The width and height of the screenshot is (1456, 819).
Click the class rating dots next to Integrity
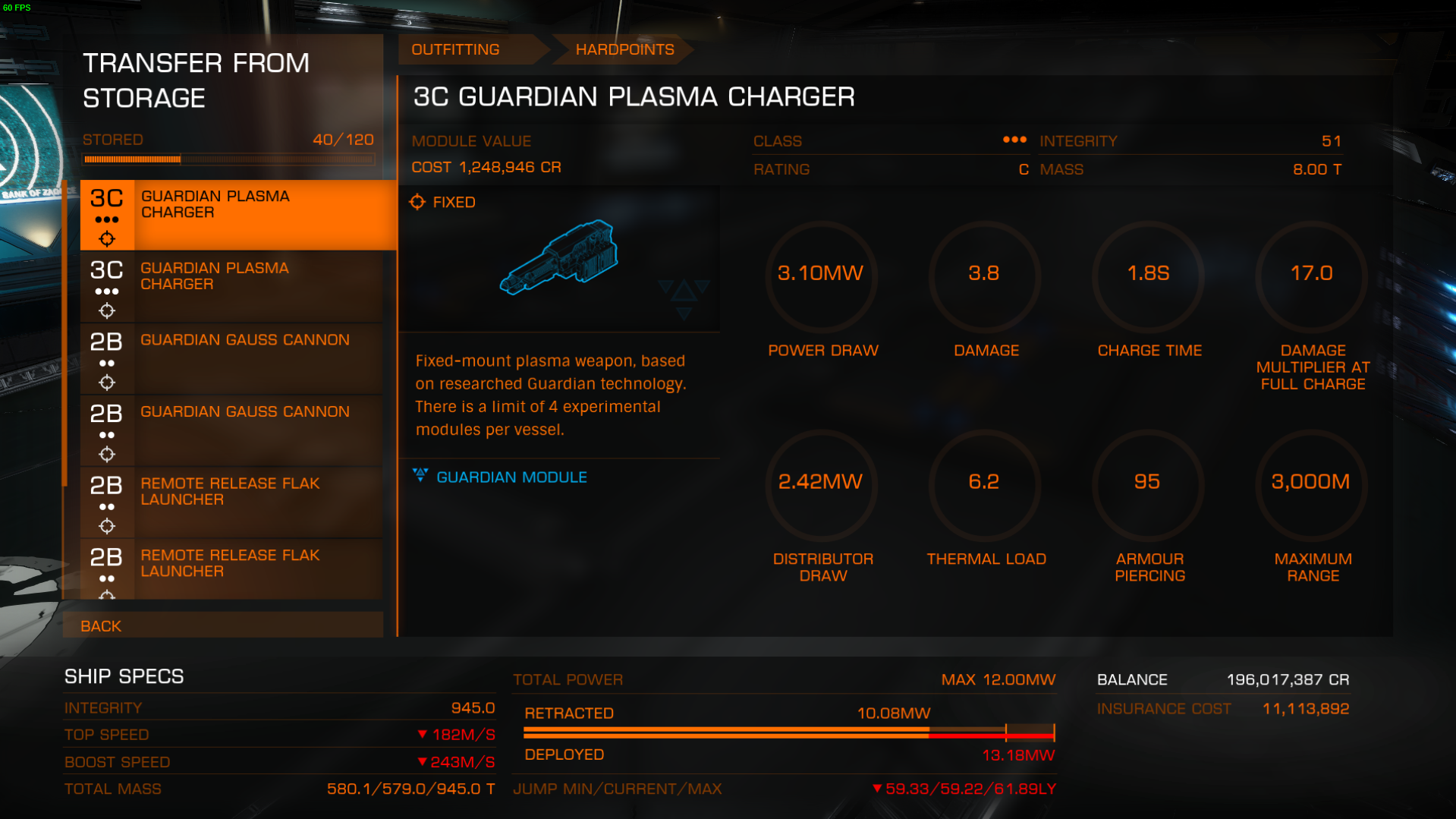point(1014,140)
